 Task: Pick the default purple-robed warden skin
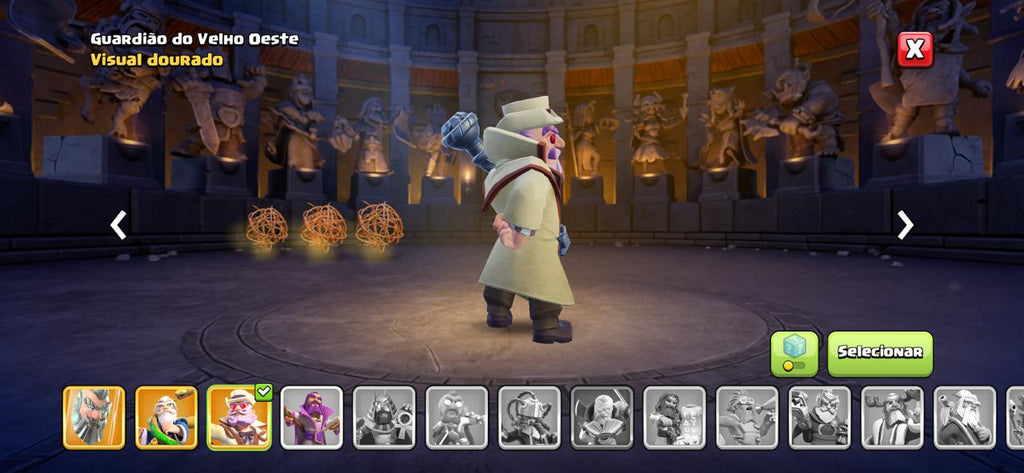pyautogui.click(x=311, y=417)
